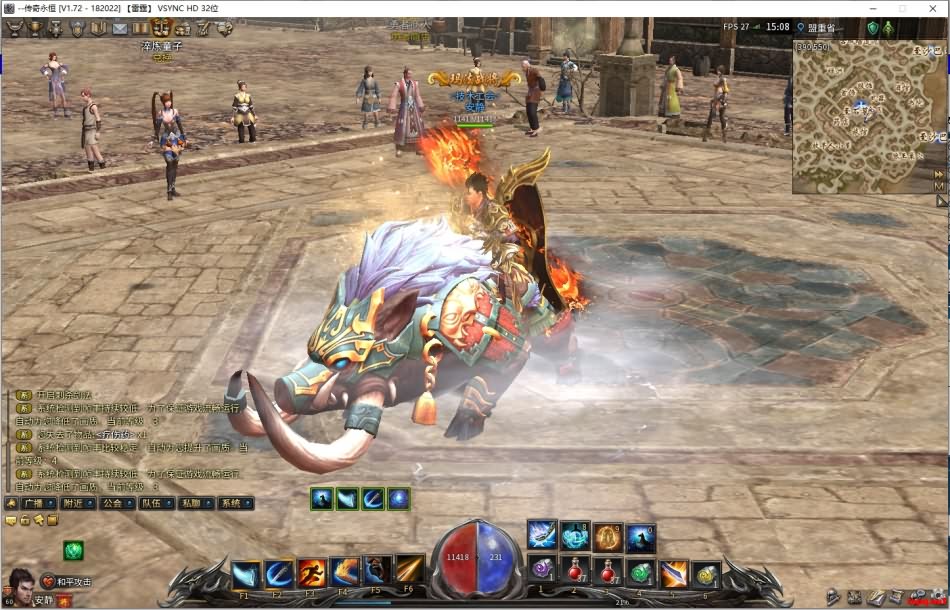
Task: Click the green shield buff icon
Action: click(75, 550)
